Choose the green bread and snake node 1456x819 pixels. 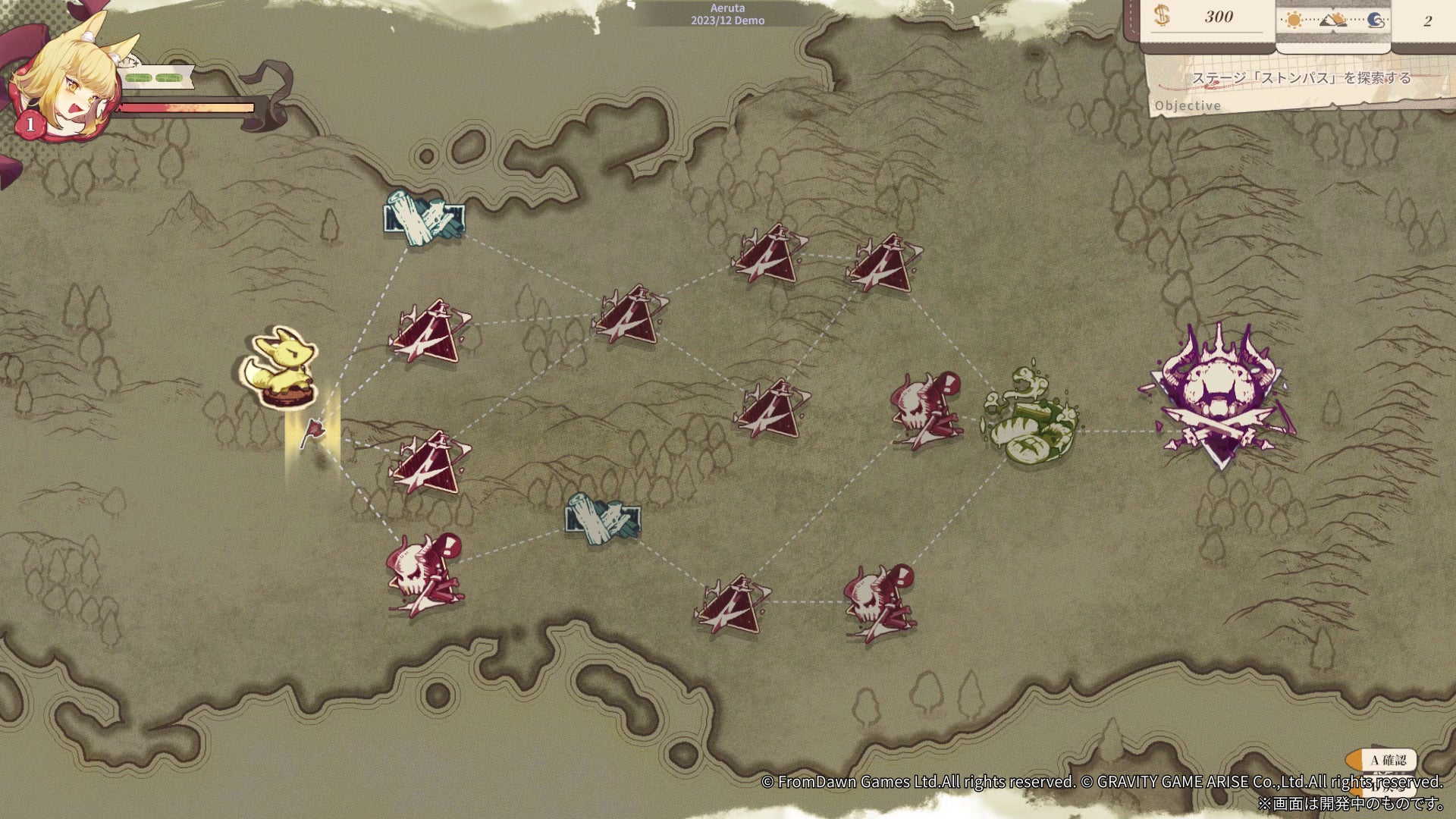point(1031,417)
